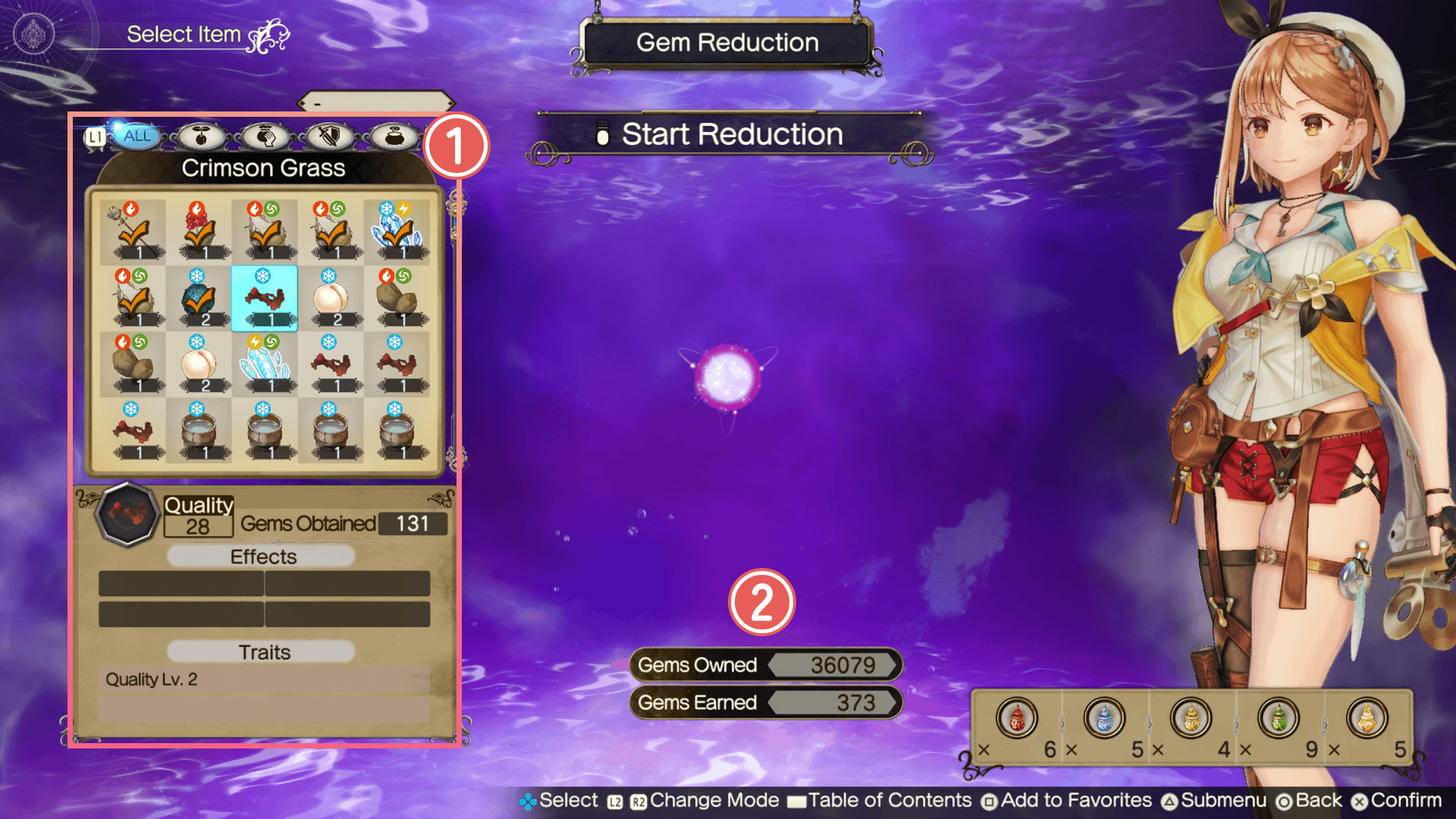This screenshot has width=1456, height=819.
Task: Choose the red potion jar icon
Action: tap(1016, 718)
